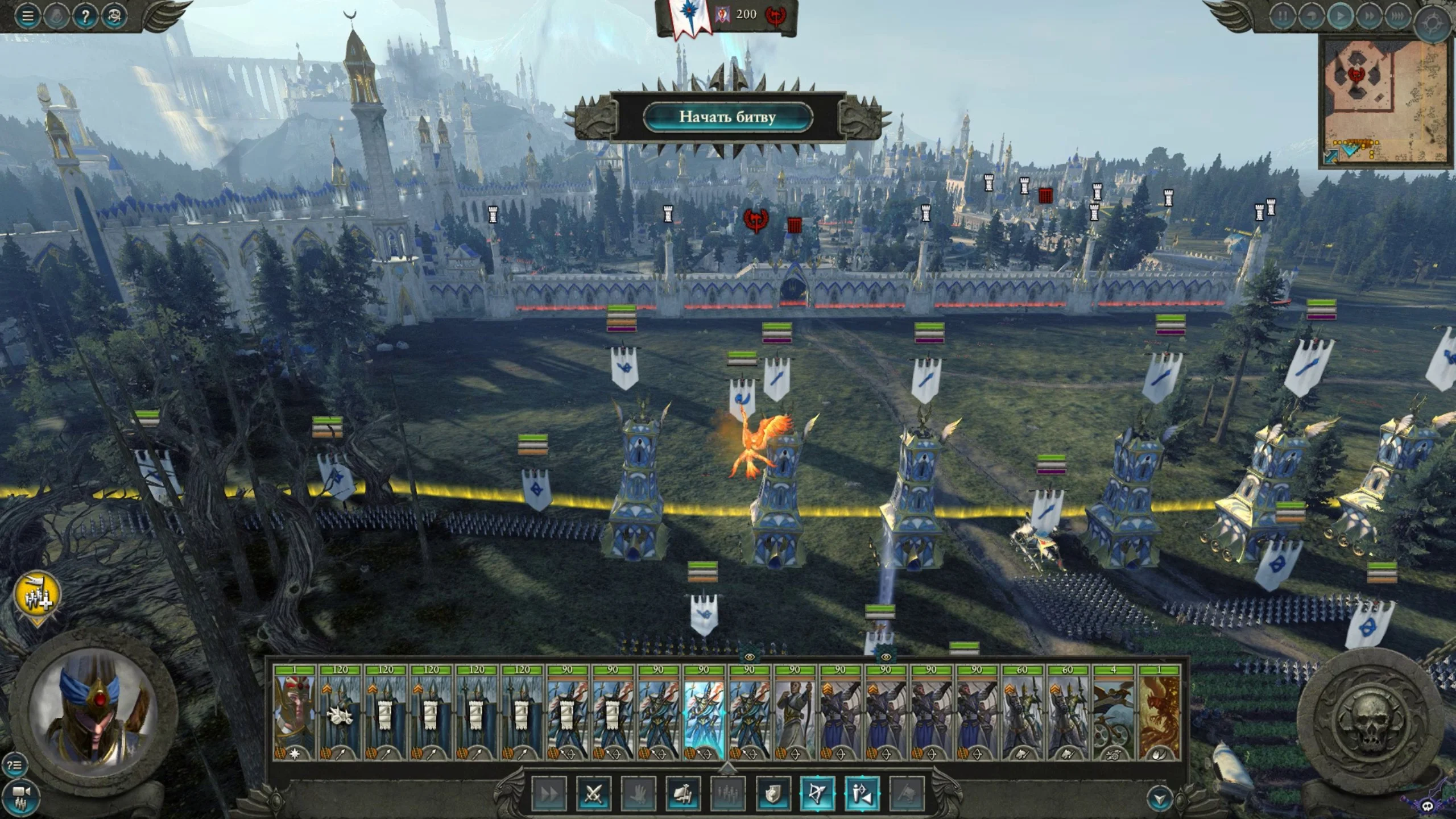Select the lord unit card with red helmet
This screenshot has width=1456, height=819.
pyautogui.click(x=294, y=714)
